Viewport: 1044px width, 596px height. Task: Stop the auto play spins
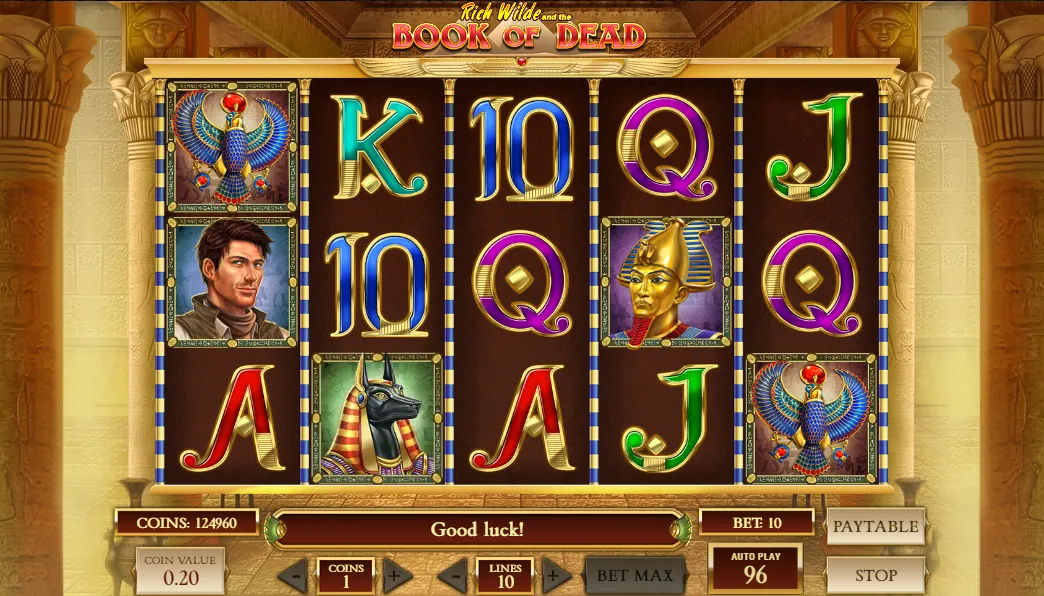pos(875,575)
